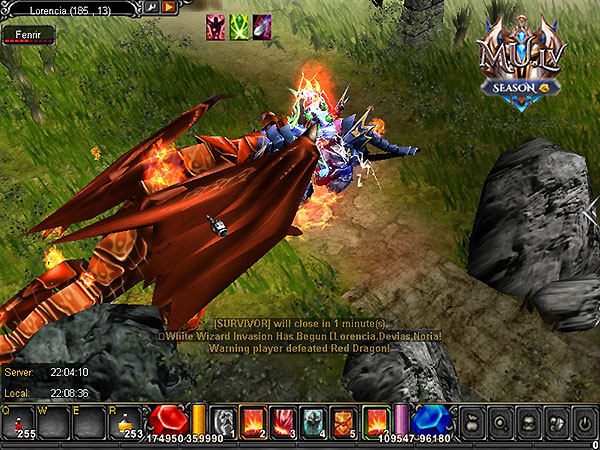Activate the armored knight skill in slot 4
Image resolution: width=600 pixels, height=450 pixels.
pyautogui.click(x=314, y=420)
